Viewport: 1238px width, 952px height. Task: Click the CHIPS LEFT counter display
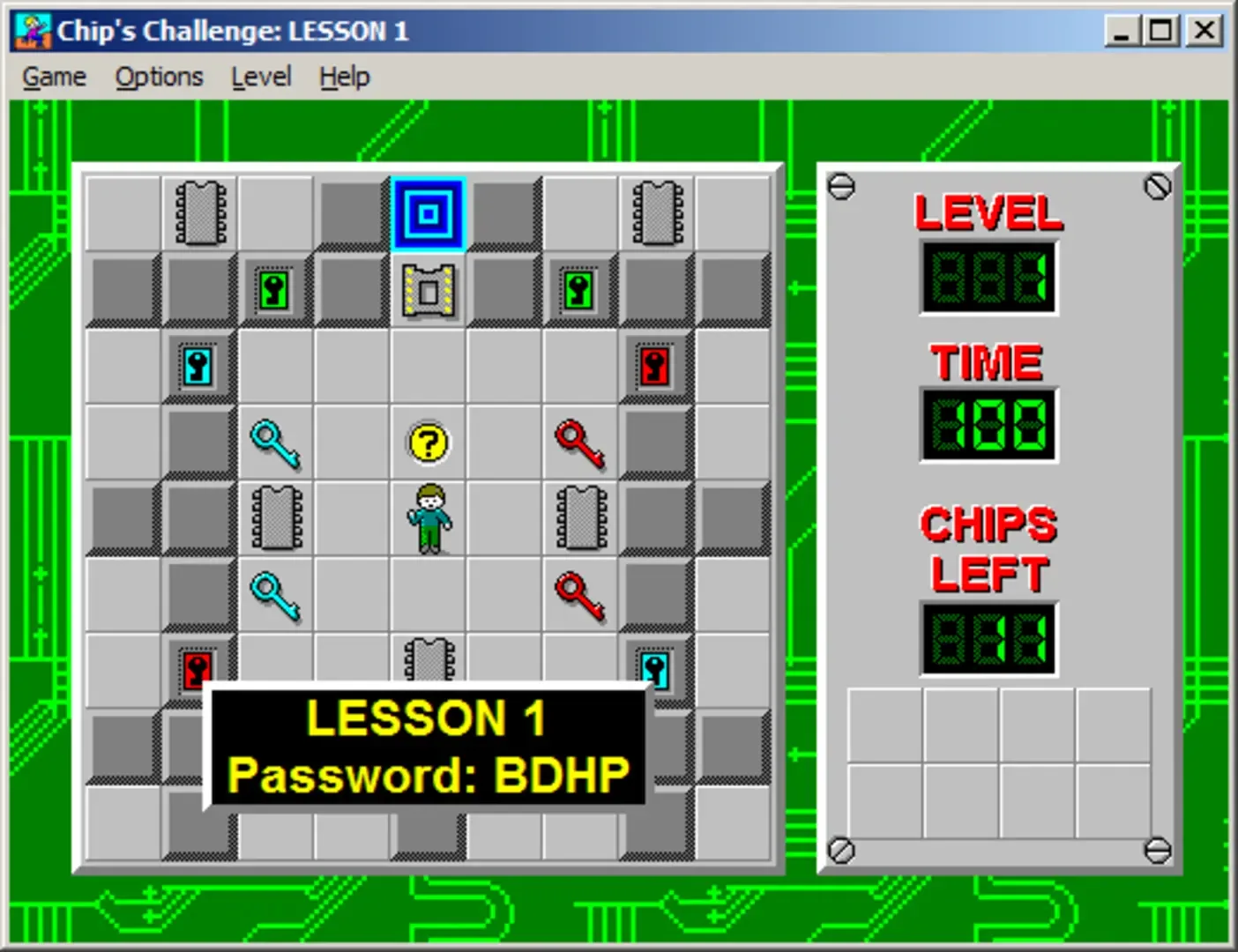click(988, 639)
